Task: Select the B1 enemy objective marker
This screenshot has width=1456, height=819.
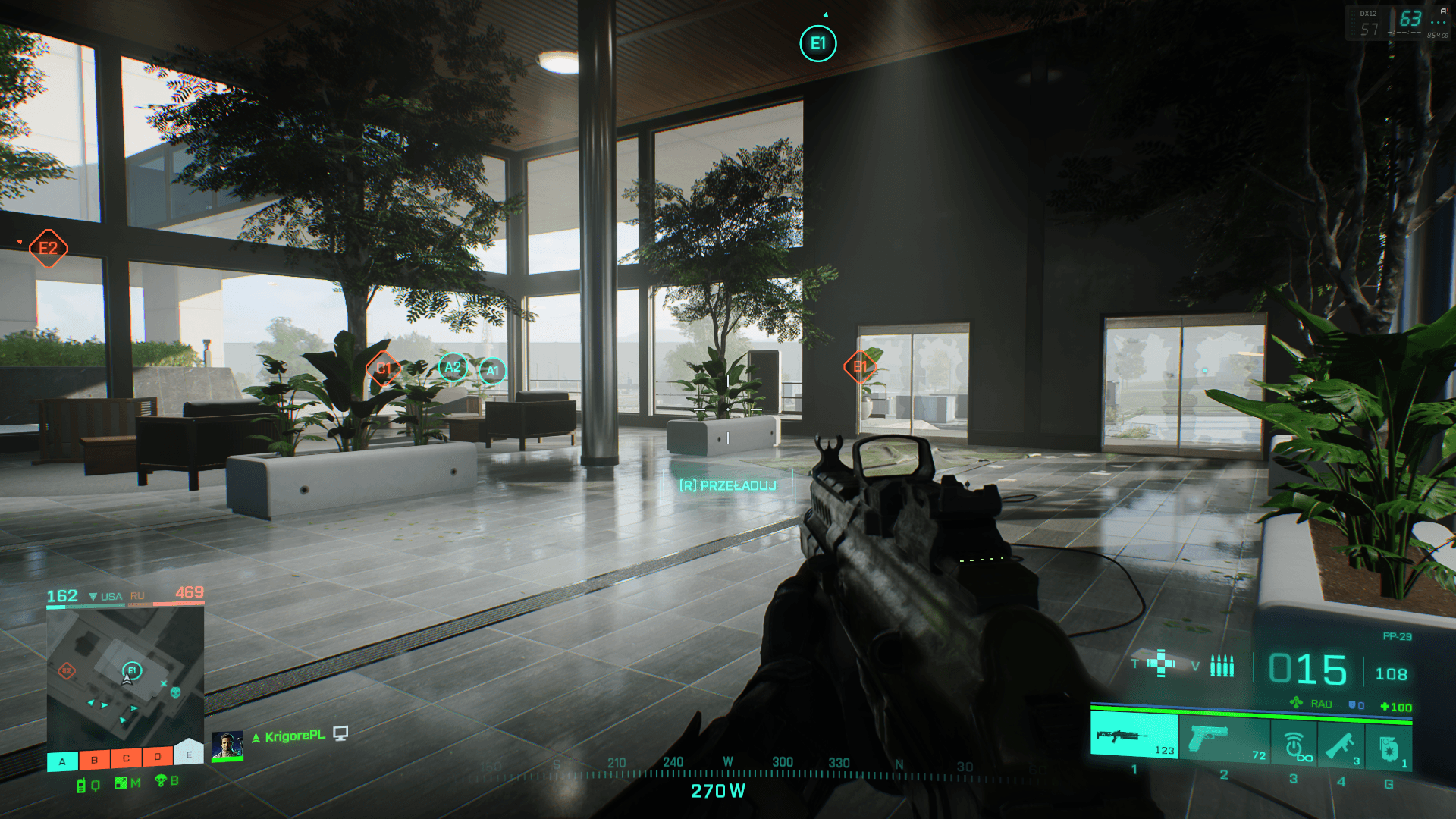Action: pyautogui.click(x=860, y=367)
